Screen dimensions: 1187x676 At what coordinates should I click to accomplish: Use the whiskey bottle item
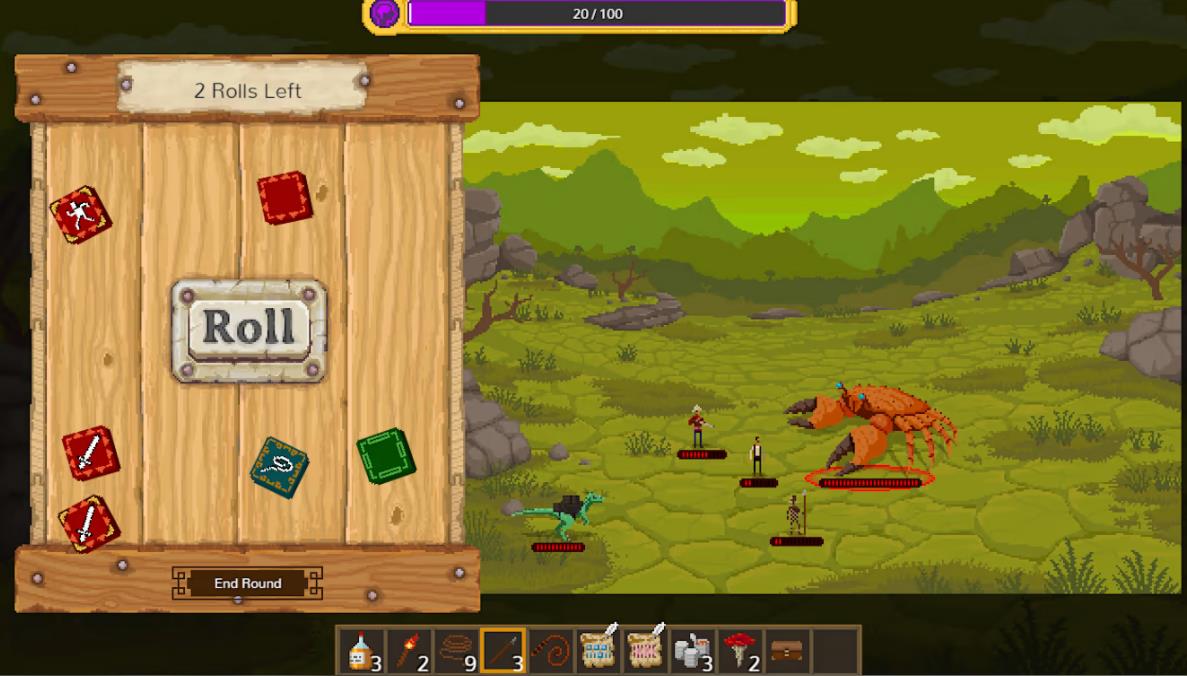361,651
